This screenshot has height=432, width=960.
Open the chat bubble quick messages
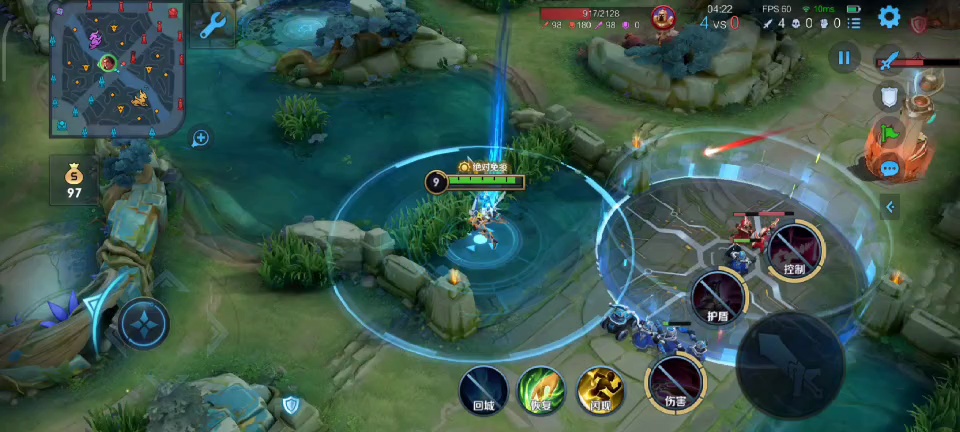(x=889, y=168)
